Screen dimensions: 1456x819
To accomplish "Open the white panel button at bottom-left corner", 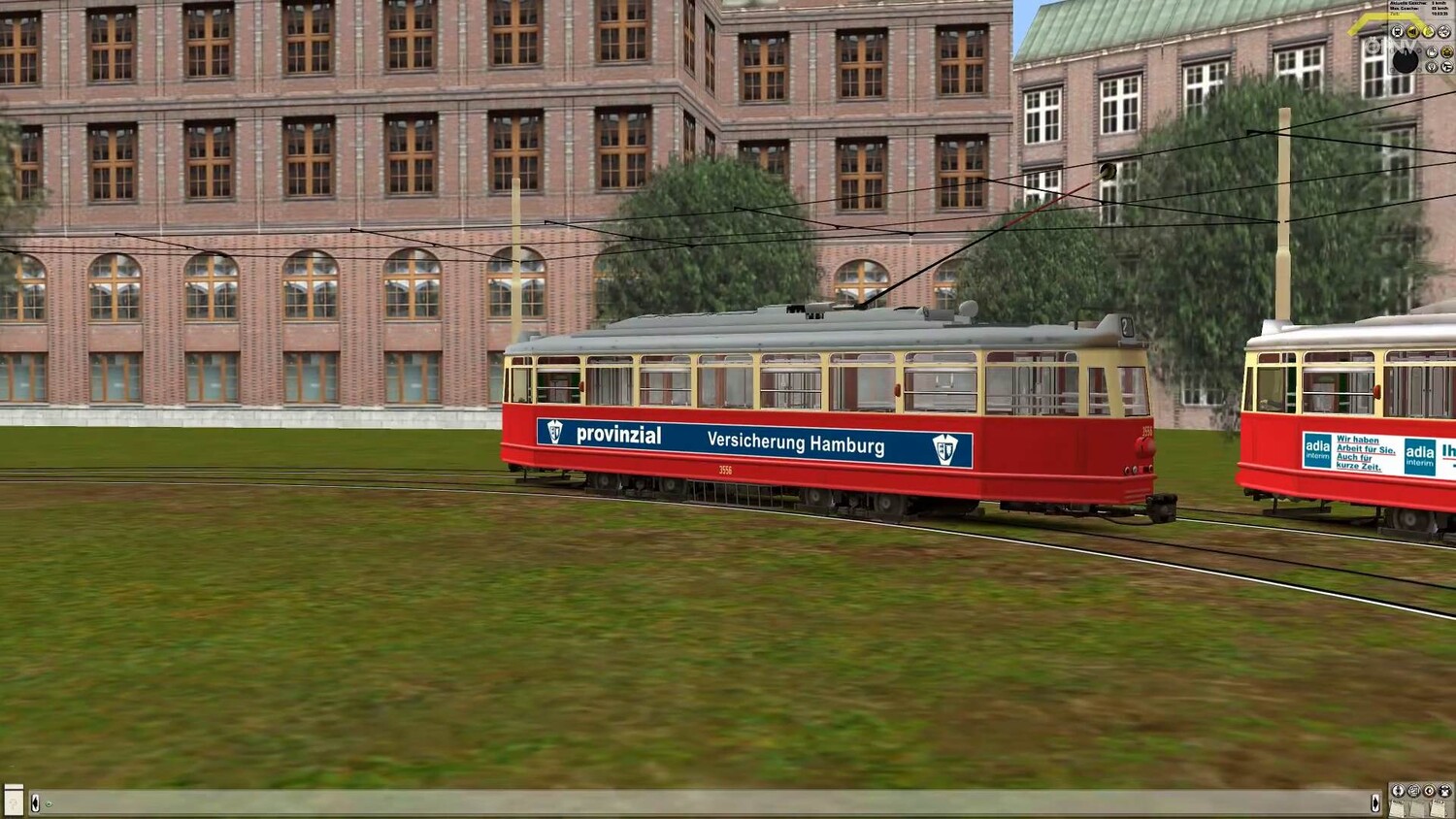I will point(13,800).
